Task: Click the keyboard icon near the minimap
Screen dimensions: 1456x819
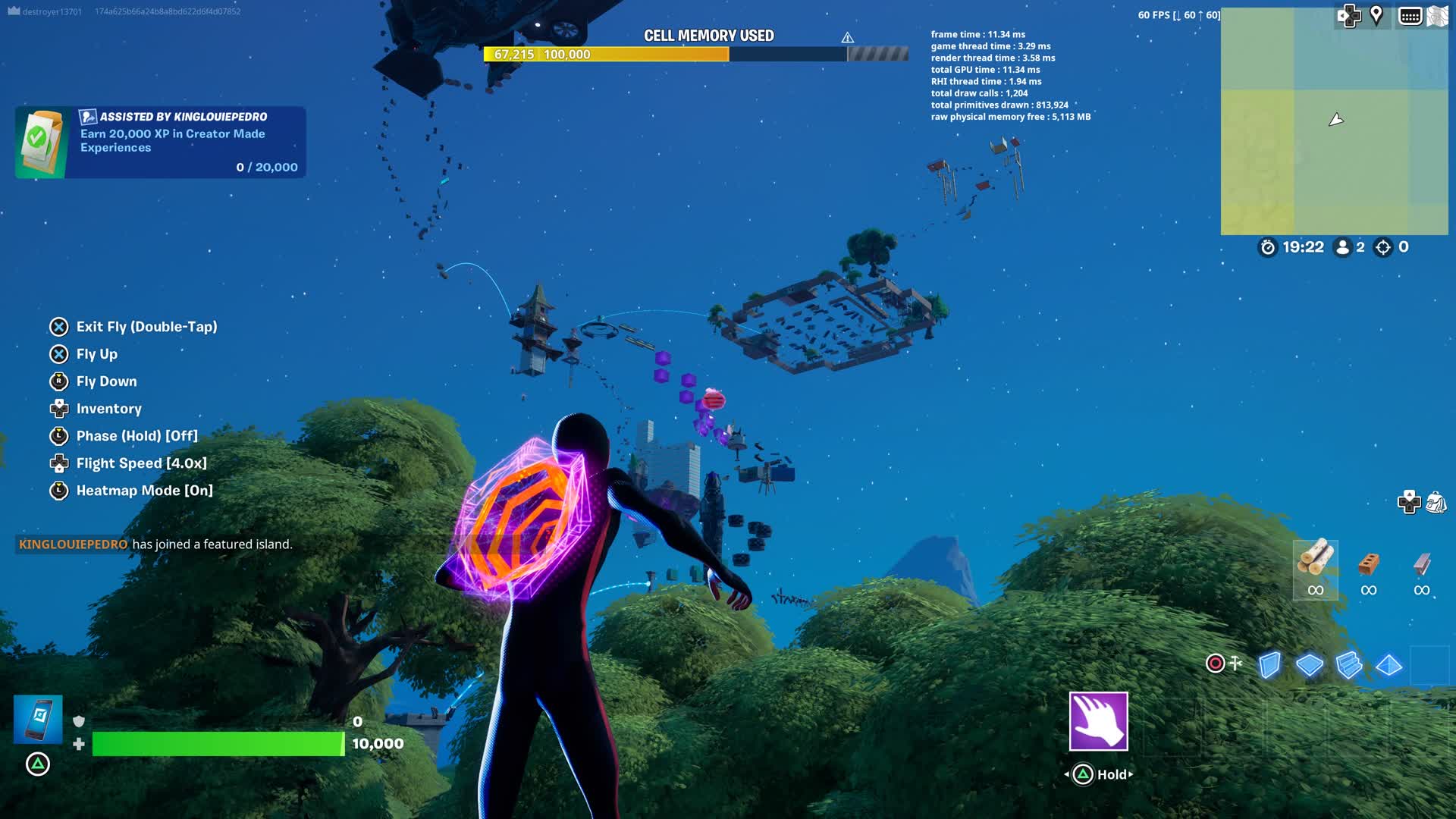Action: click(x=1412, y=14)
